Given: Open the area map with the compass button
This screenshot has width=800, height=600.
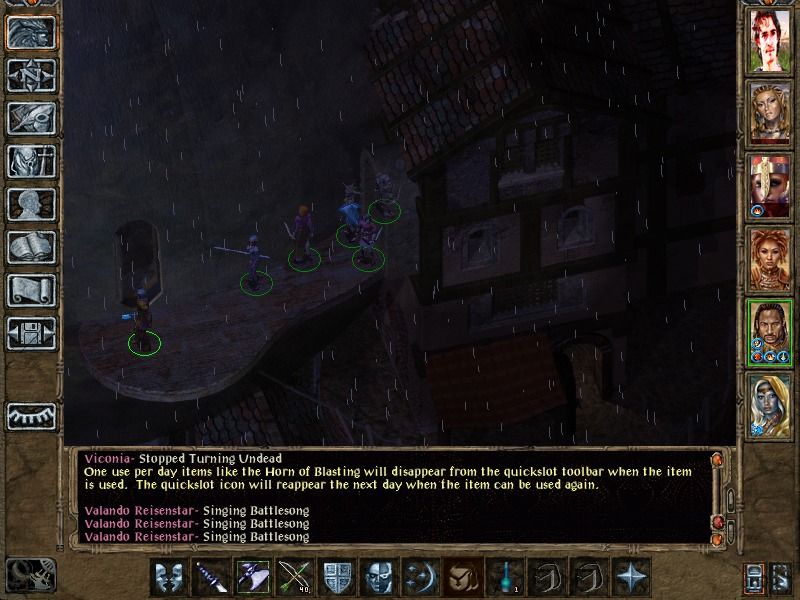Looking at the screenshot, I should 31,75.
